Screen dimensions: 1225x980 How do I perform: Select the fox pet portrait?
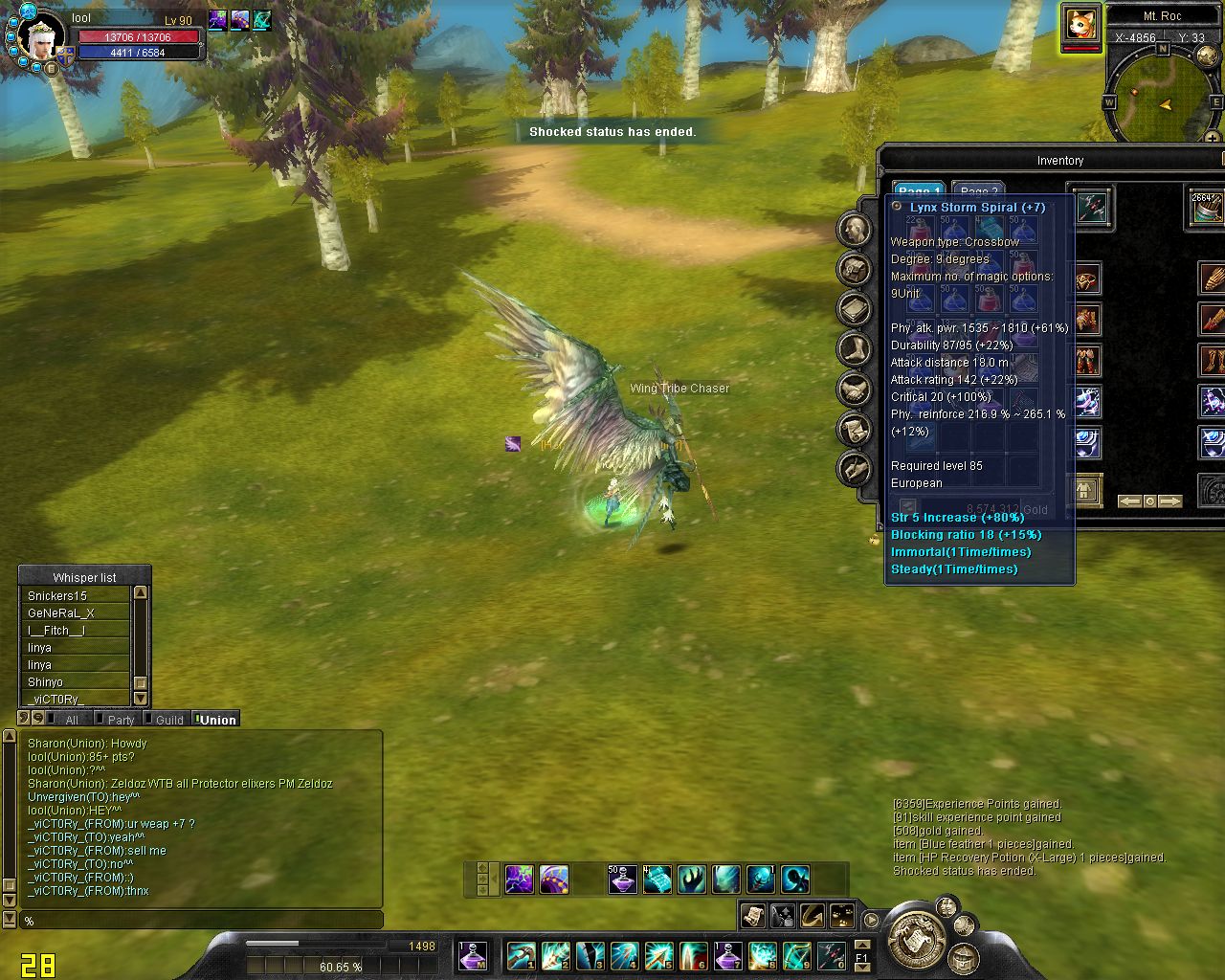tap(1081, 23)
